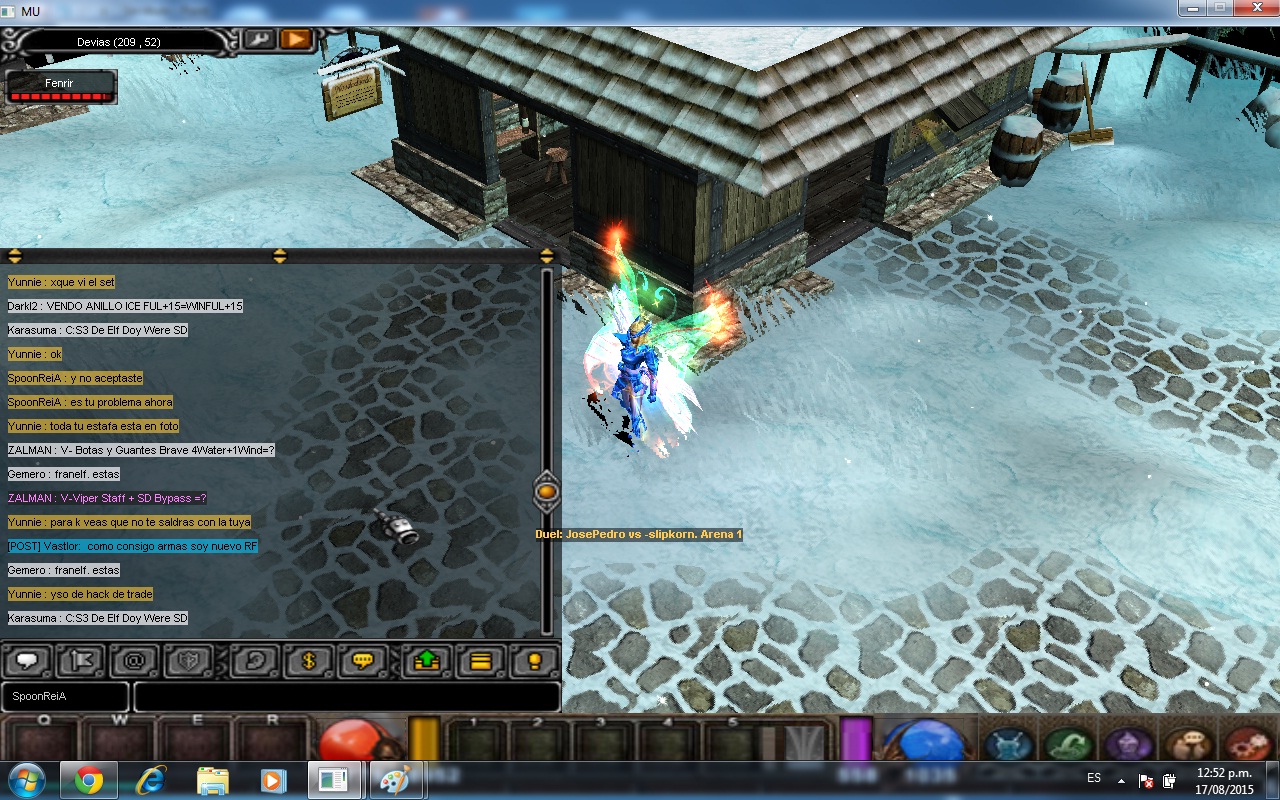1280x800 pixels.
Task: Toggle the yellow speech bubble button
Action: [363, 661]
